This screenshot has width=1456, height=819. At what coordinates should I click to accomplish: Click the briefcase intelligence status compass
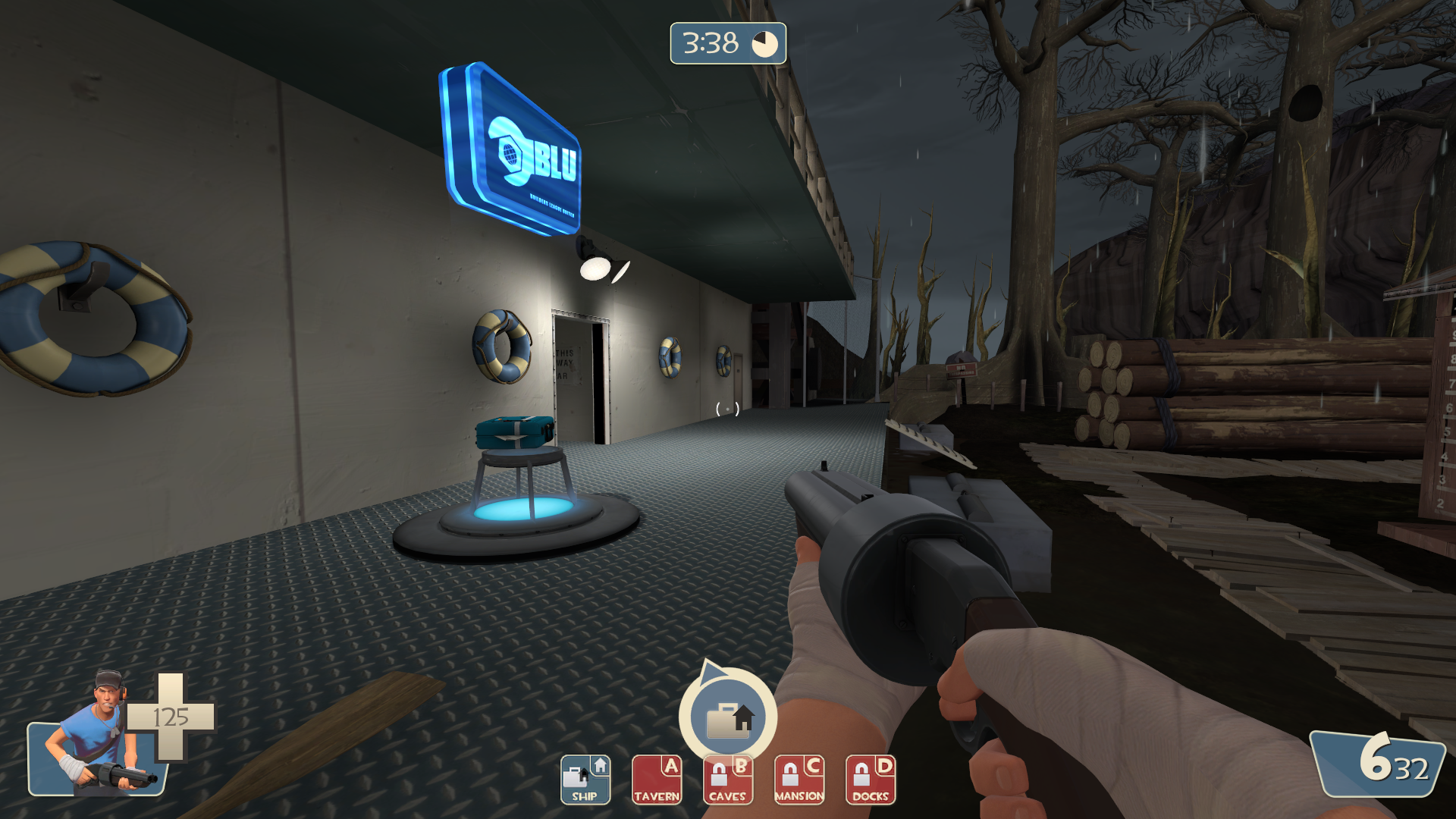[728, 717]
